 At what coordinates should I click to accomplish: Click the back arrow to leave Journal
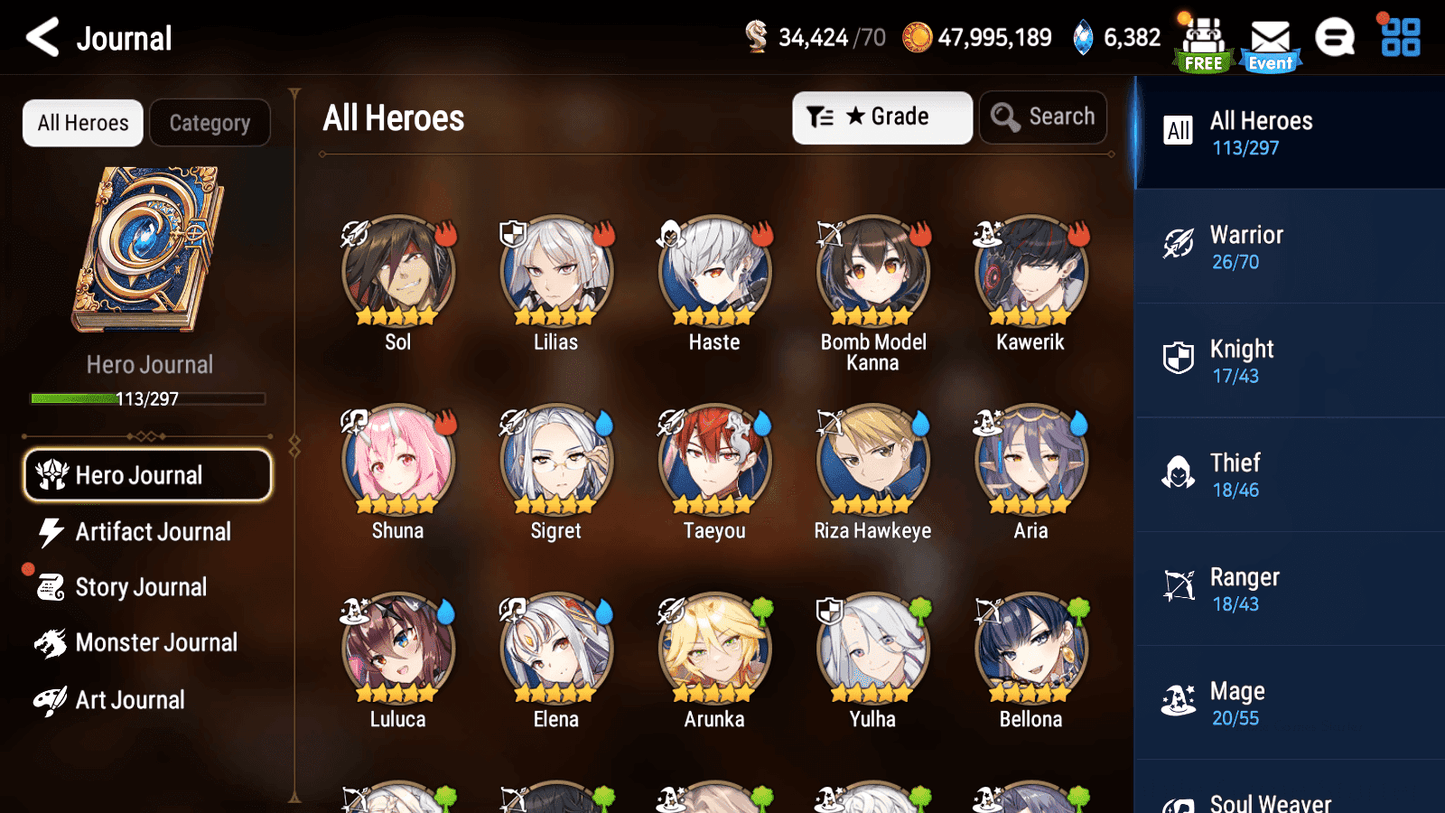[x=42, y=37]
